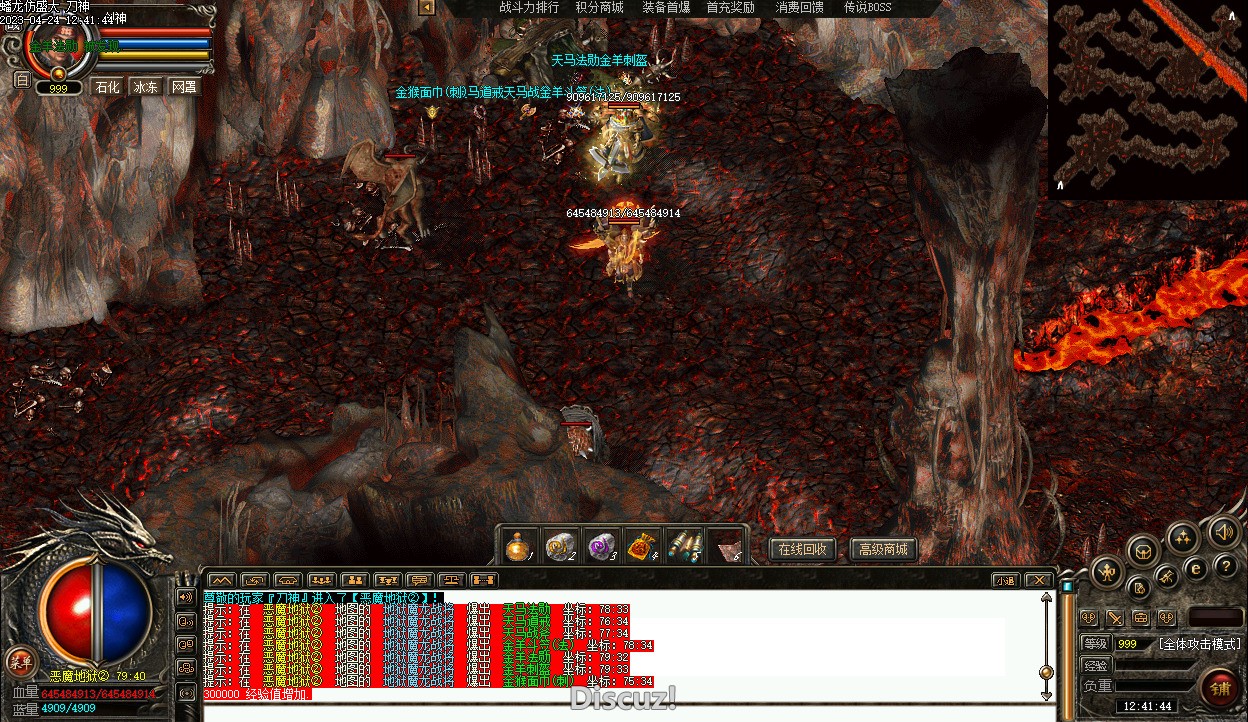Click the 小退 logout button

tap(1006, 580)
